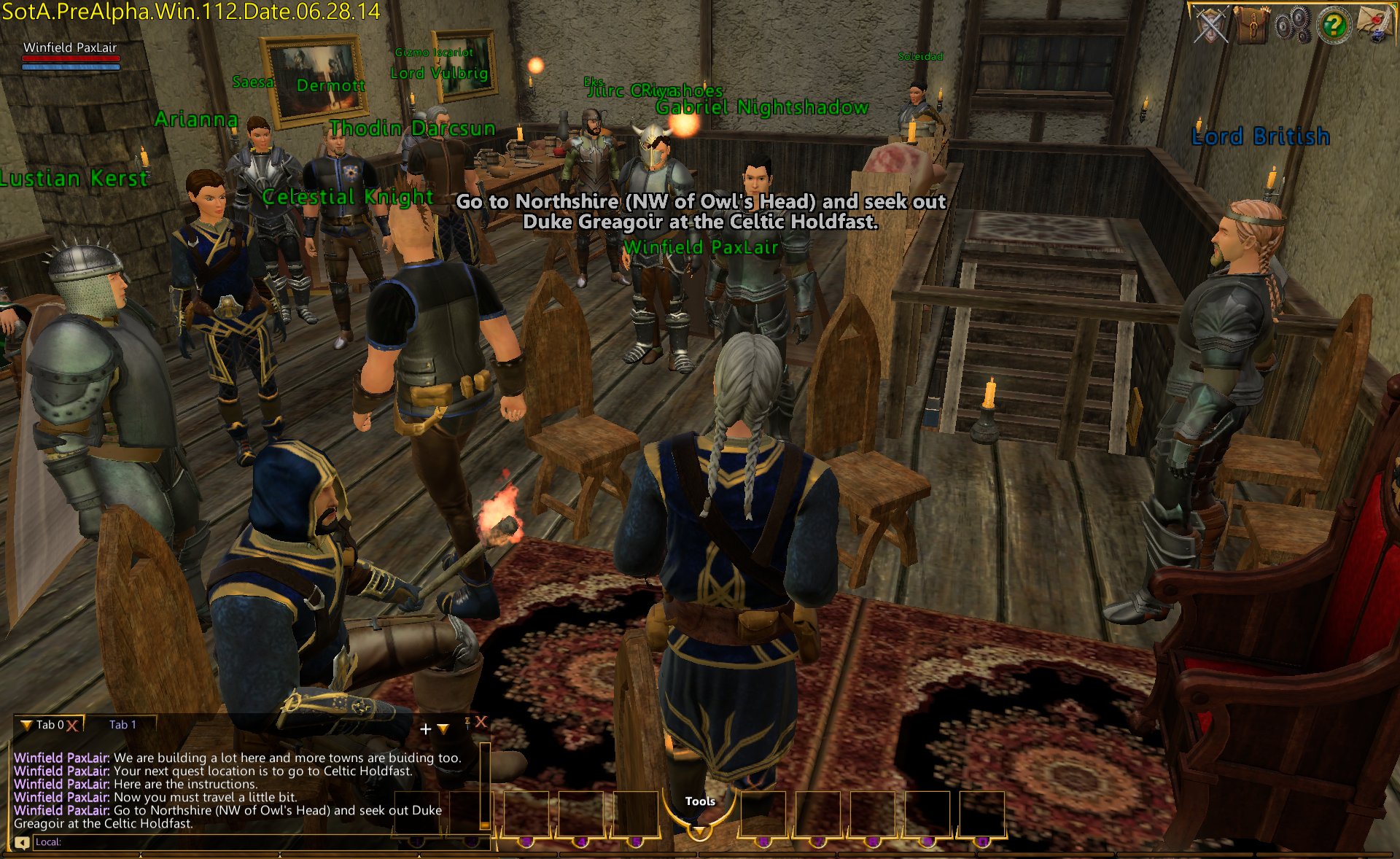Switch to chat Tab 1

[x=122, y=725]
